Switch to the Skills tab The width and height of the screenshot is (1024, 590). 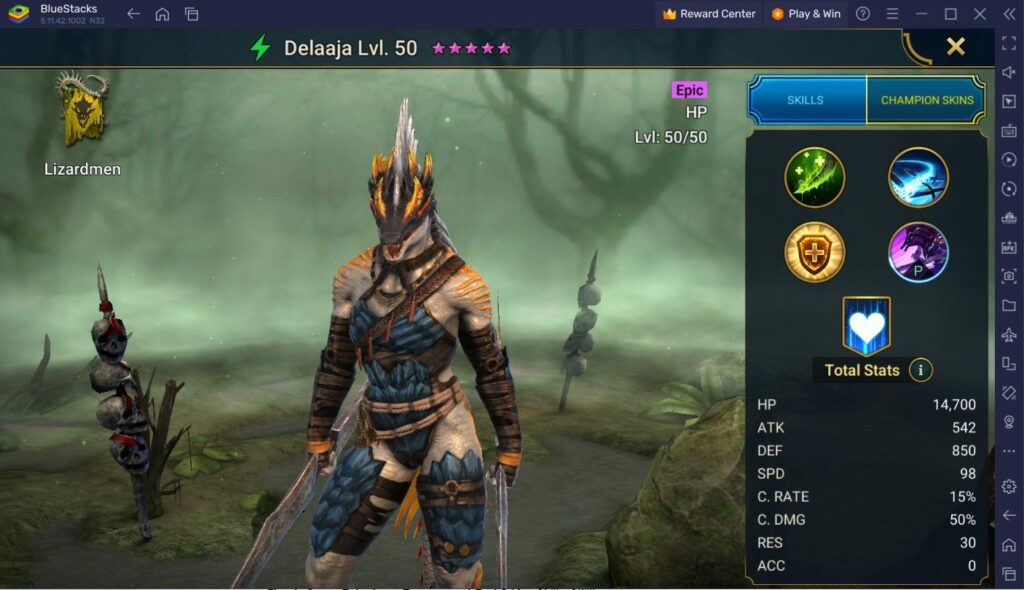[806, 100]
